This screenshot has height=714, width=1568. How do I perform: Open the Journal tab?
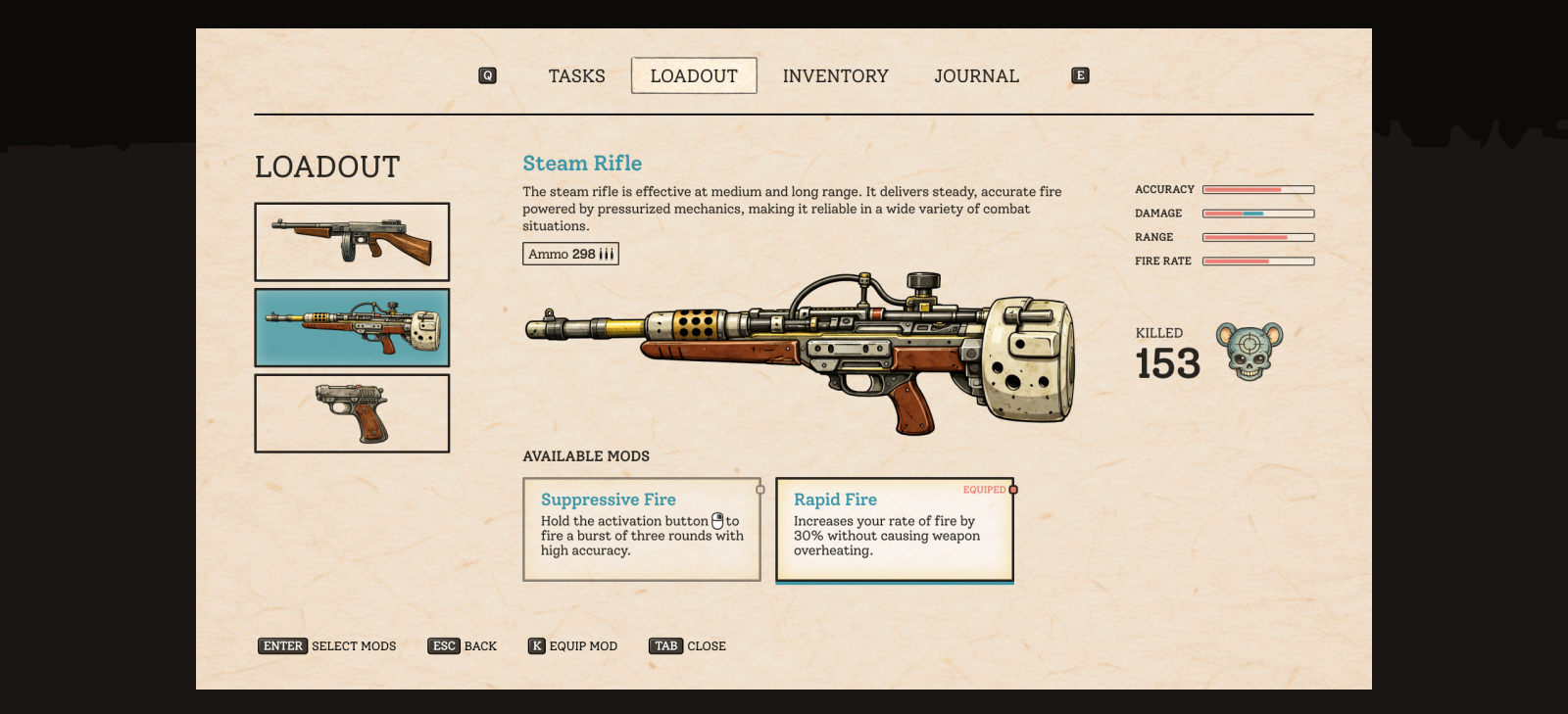coord(977,75)
